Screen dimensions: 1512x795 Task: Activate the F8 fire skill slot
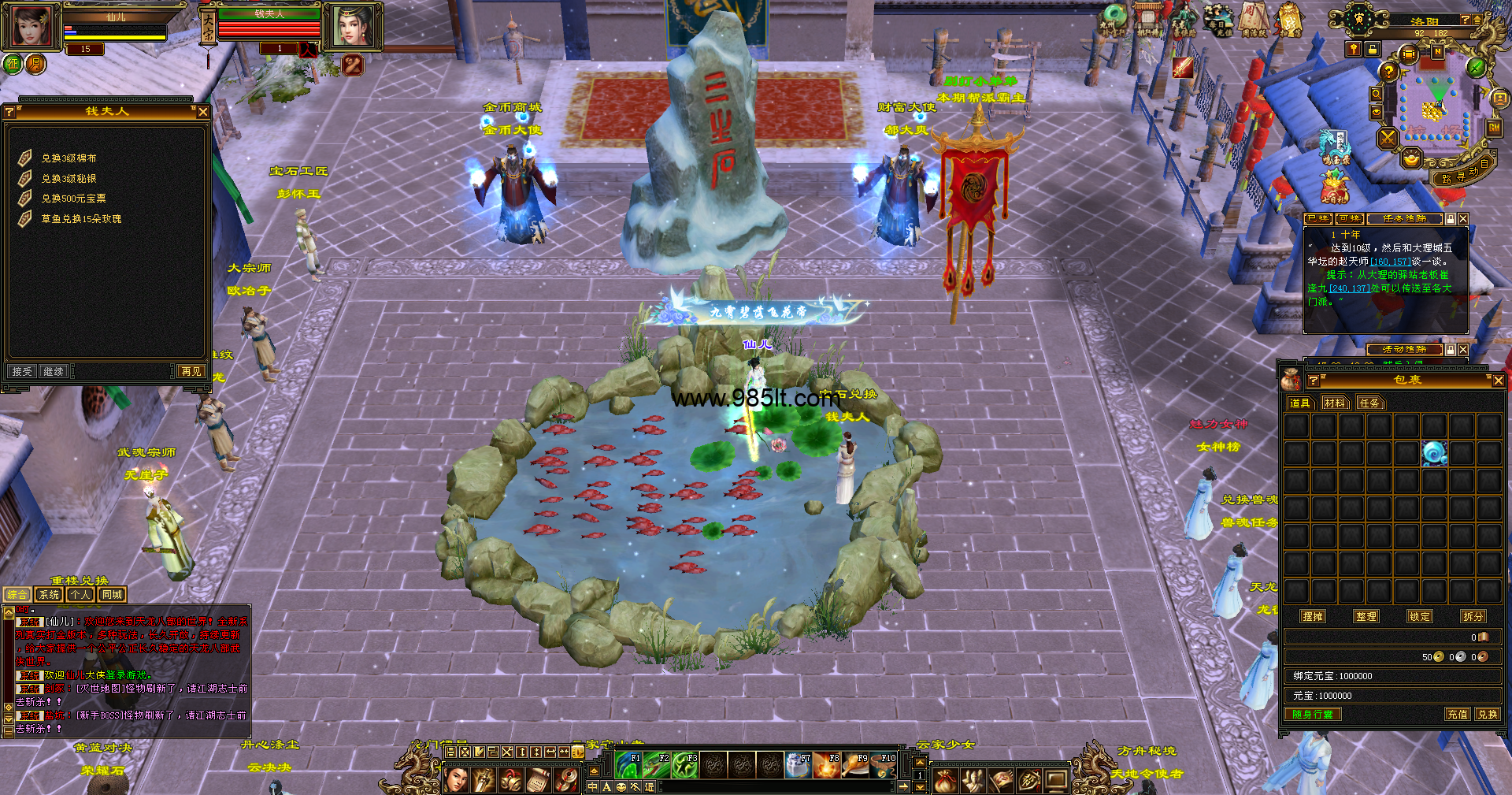[x=827, y=764]
